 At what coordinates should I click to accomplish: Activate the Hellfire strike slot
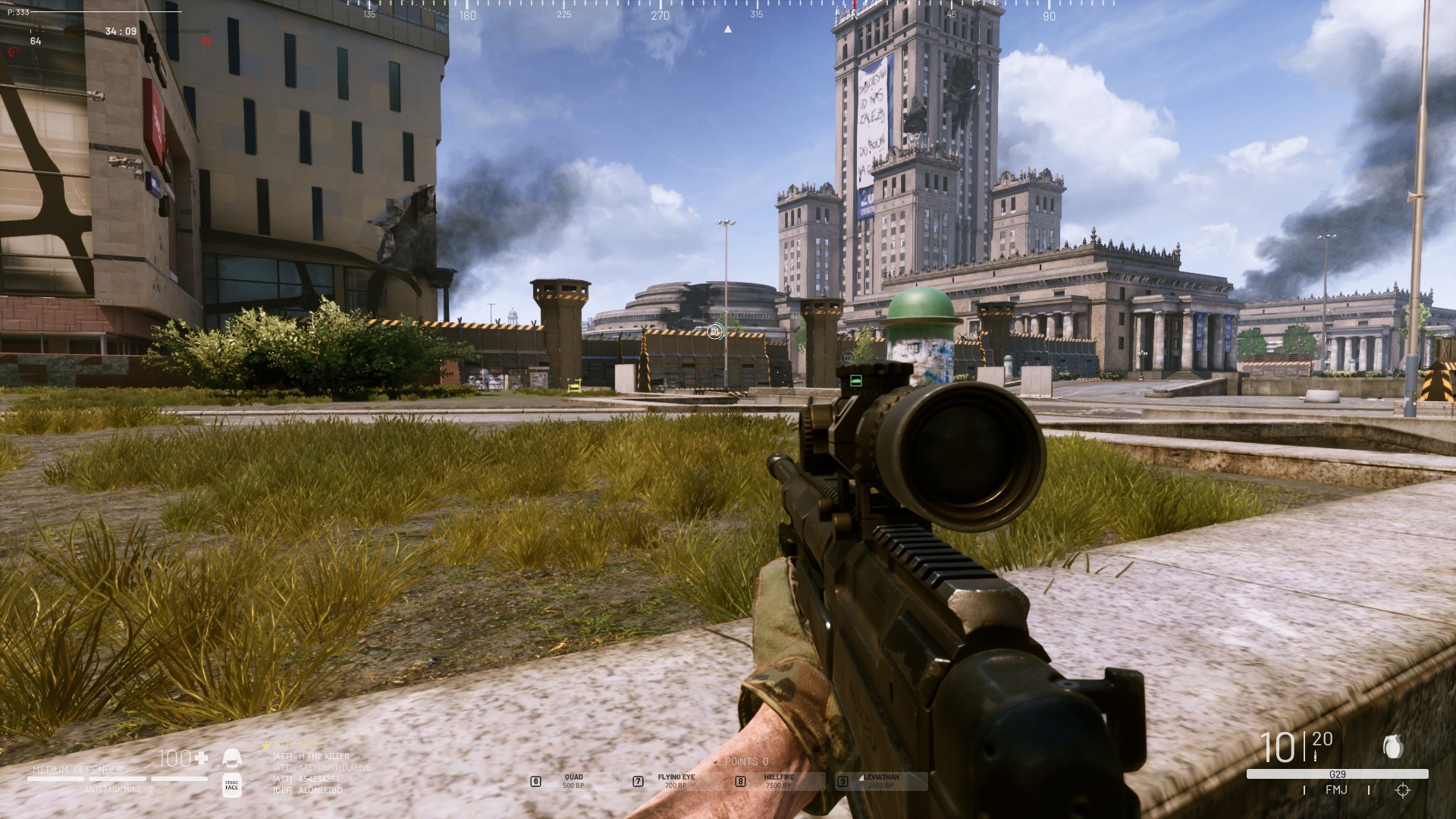(x=778, y=781)
